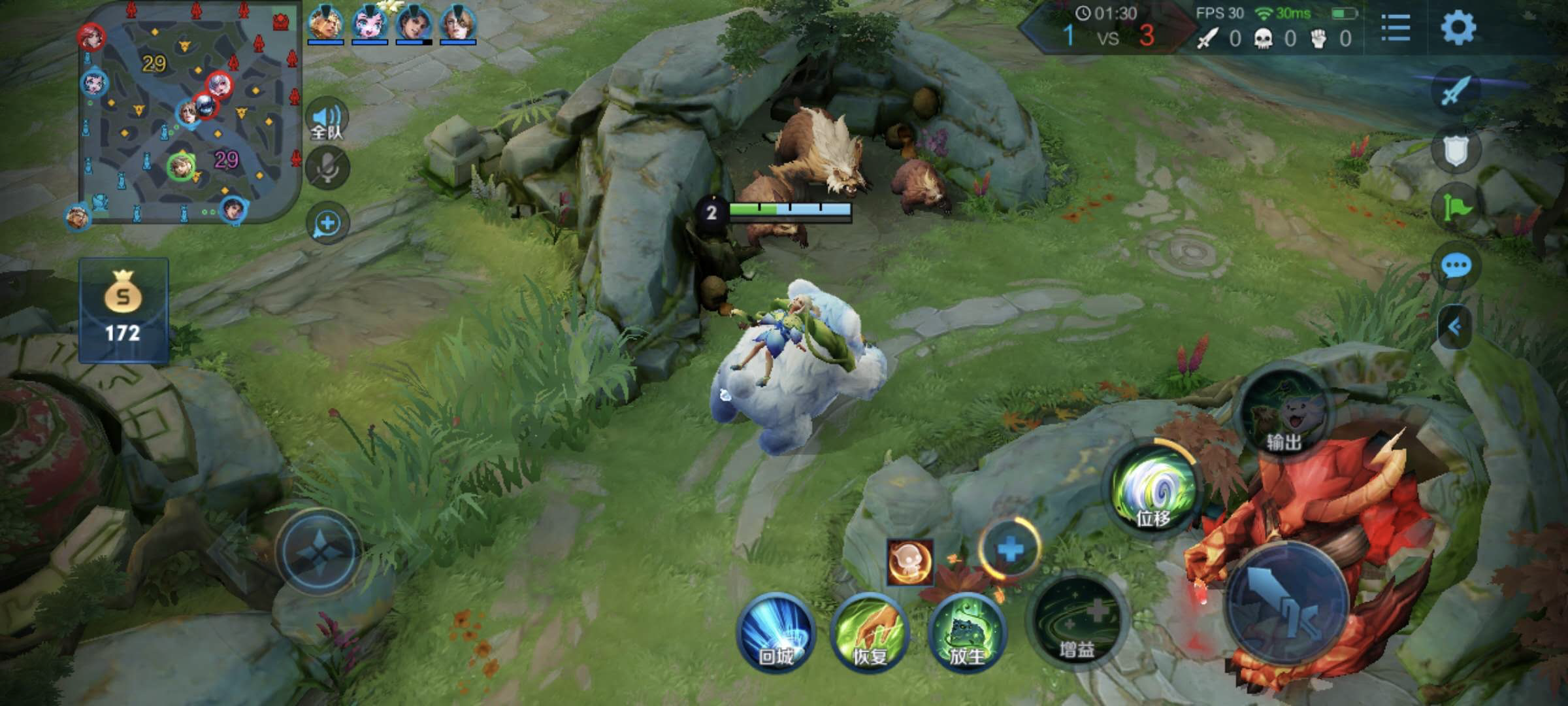Activate the 回城 recall skill
This screenshot has height=706, width=1568.
(776, 633)
